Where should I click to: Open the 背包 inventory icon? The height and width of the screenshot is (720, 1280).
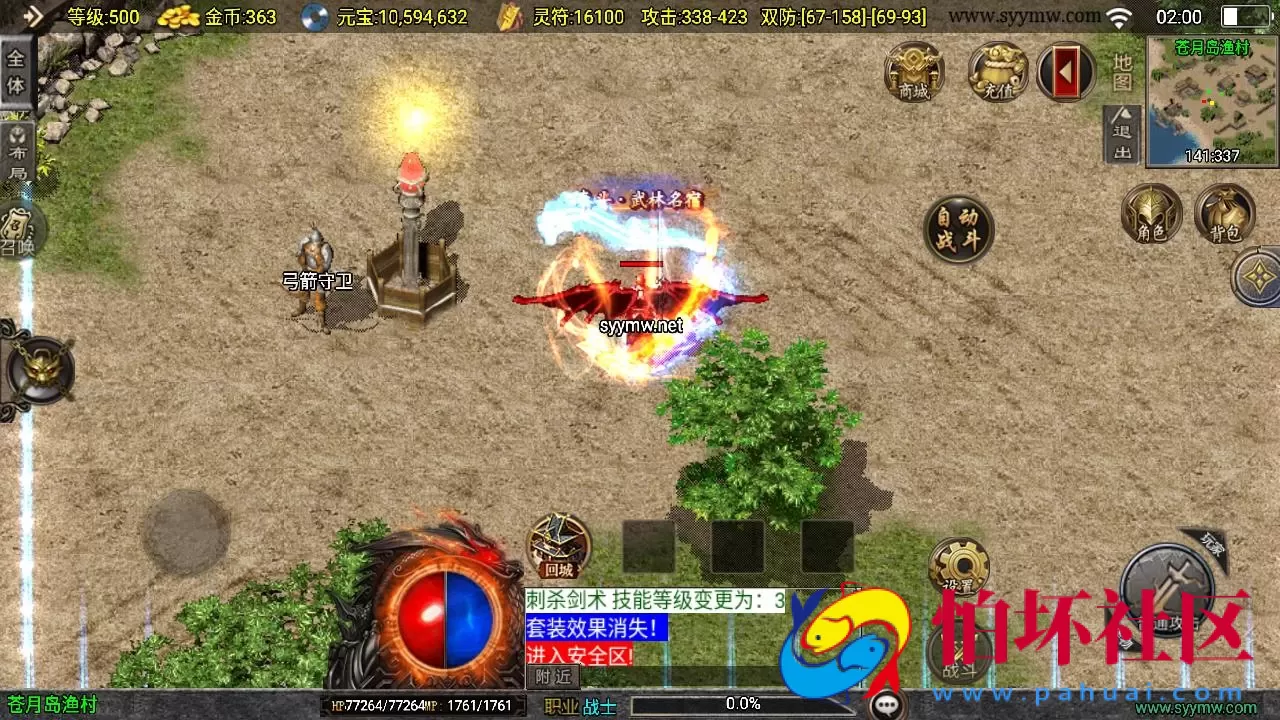click(x=1226, y=213)
